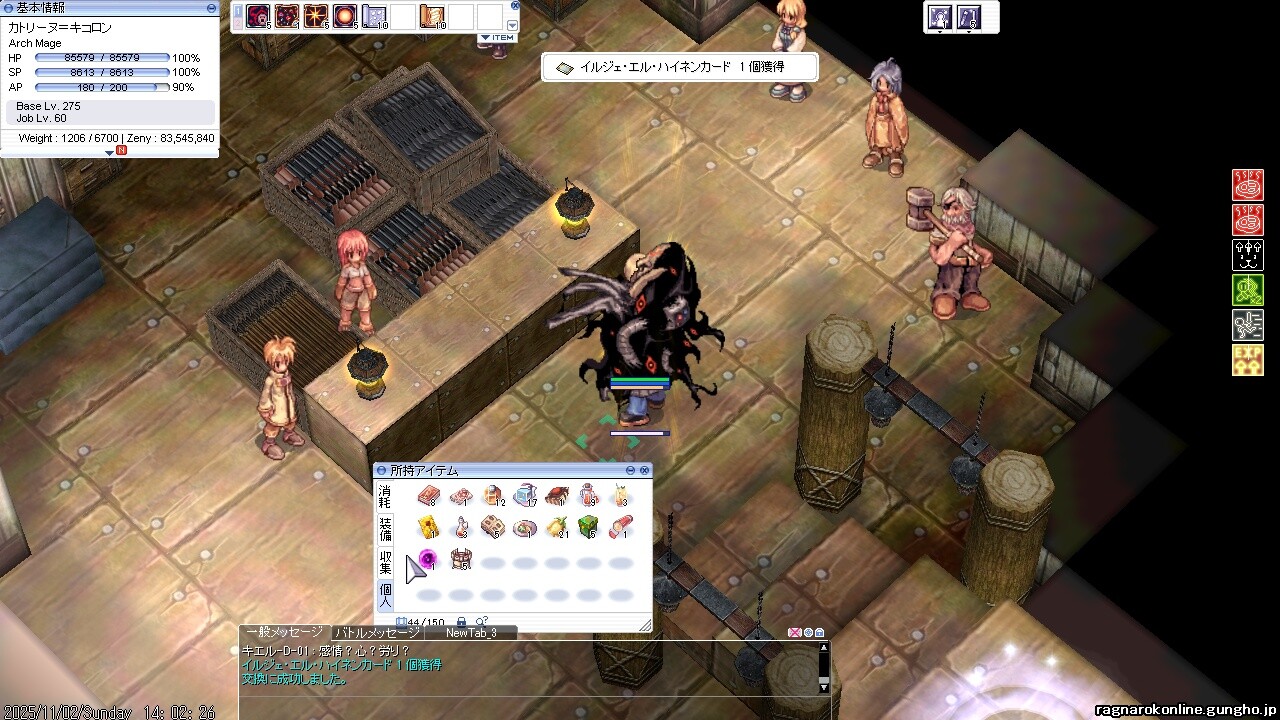Select the 個人 personal tab
The width and height of the screenshot is (1280, 720).
(385, 595)
